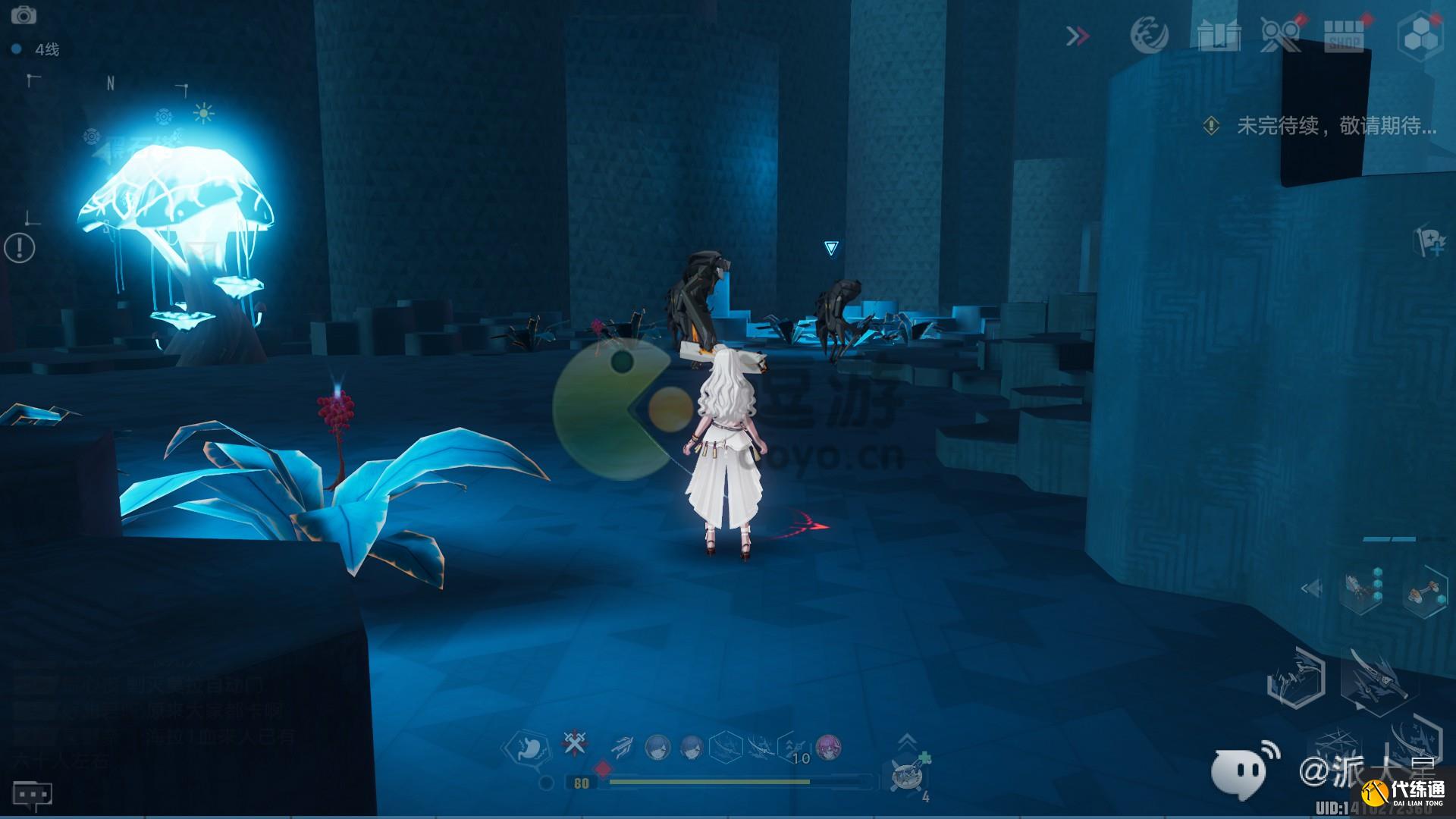This screenshot has width=1456, height=819.
Task: Activate the large blade weapon attack
Action: point(1376,679)
